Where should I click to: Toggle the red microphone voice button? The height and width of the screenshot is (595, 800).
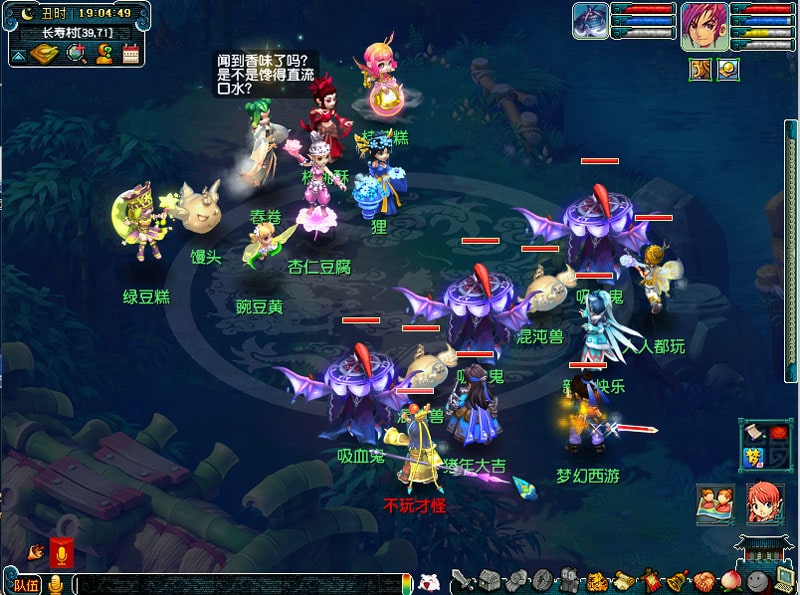coord(62,553)
